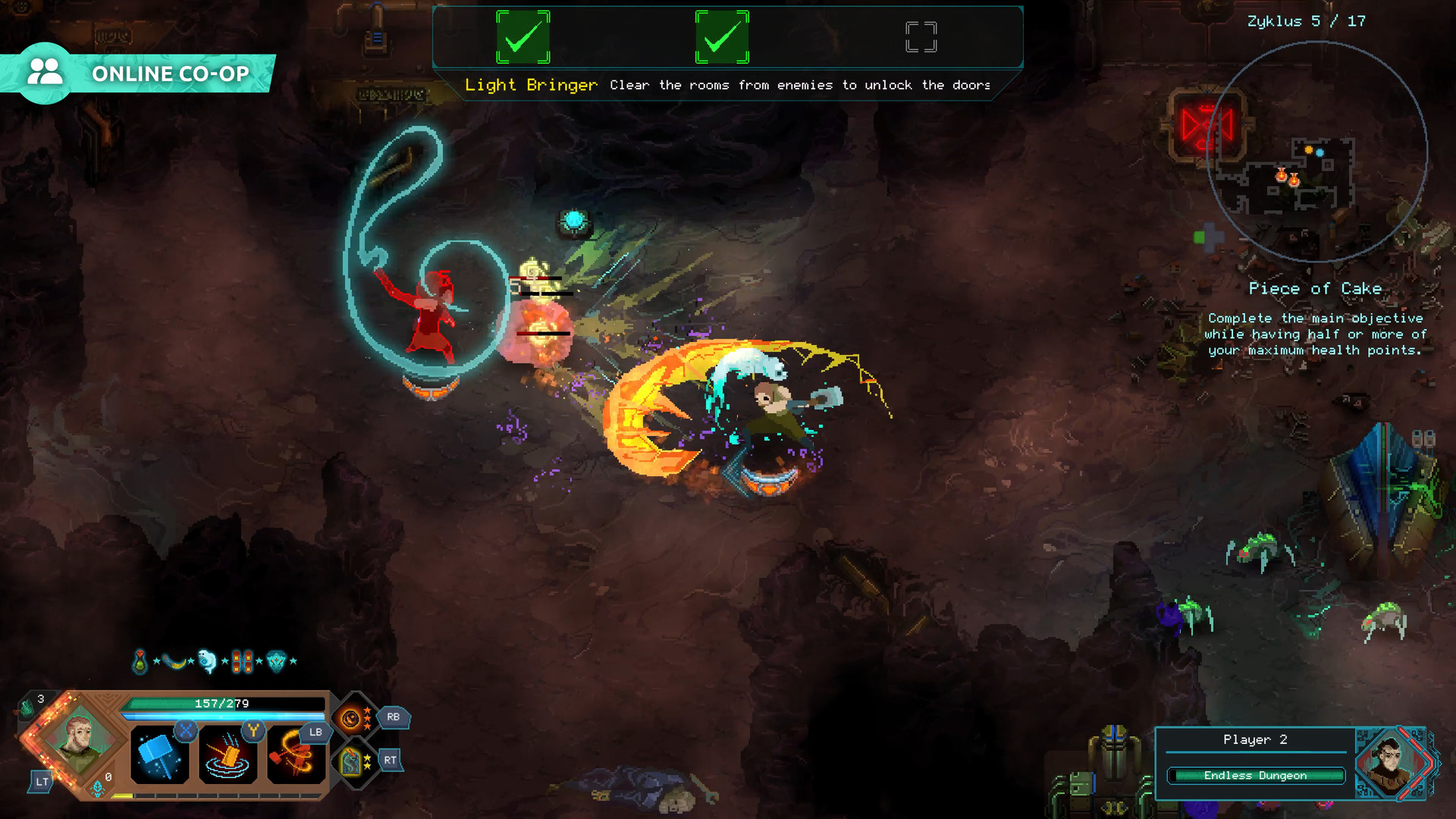Select the golden sickle trinket icon

coord(174,661)
